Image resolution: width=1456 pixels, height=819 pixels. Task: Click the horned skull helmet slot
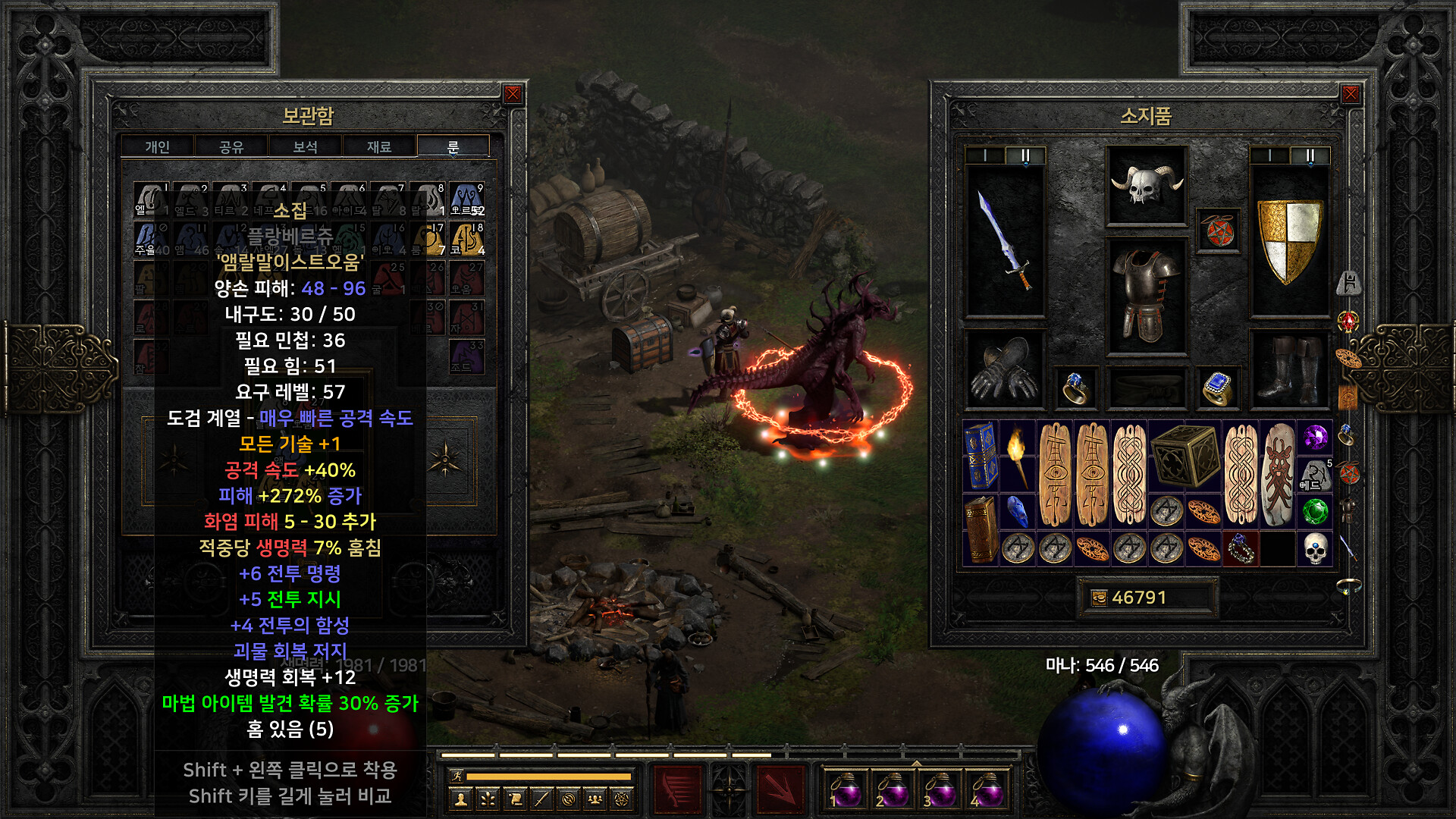pos(1146,186)
